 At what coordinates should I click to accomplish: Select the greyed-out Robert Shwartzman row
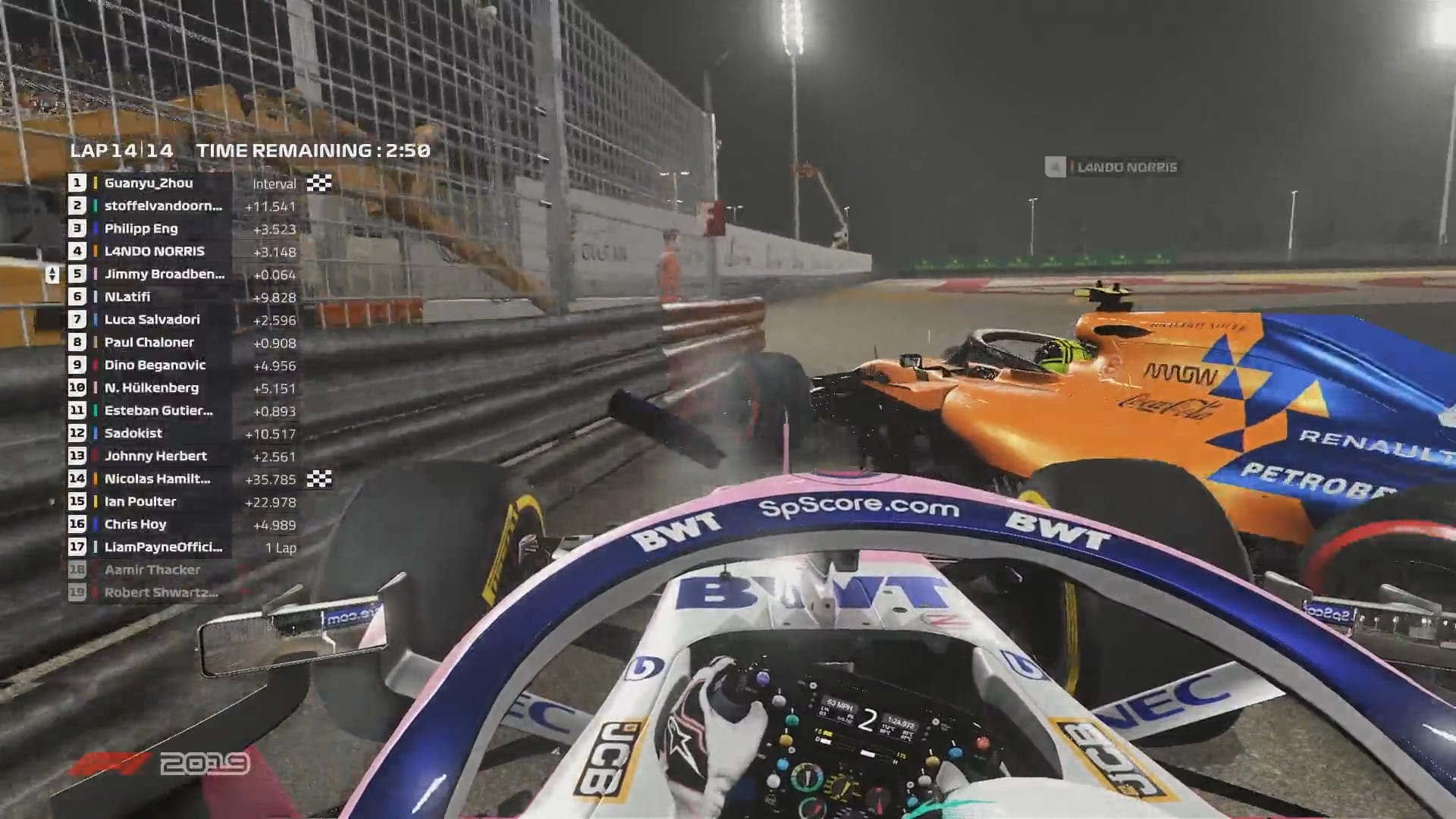162,592
